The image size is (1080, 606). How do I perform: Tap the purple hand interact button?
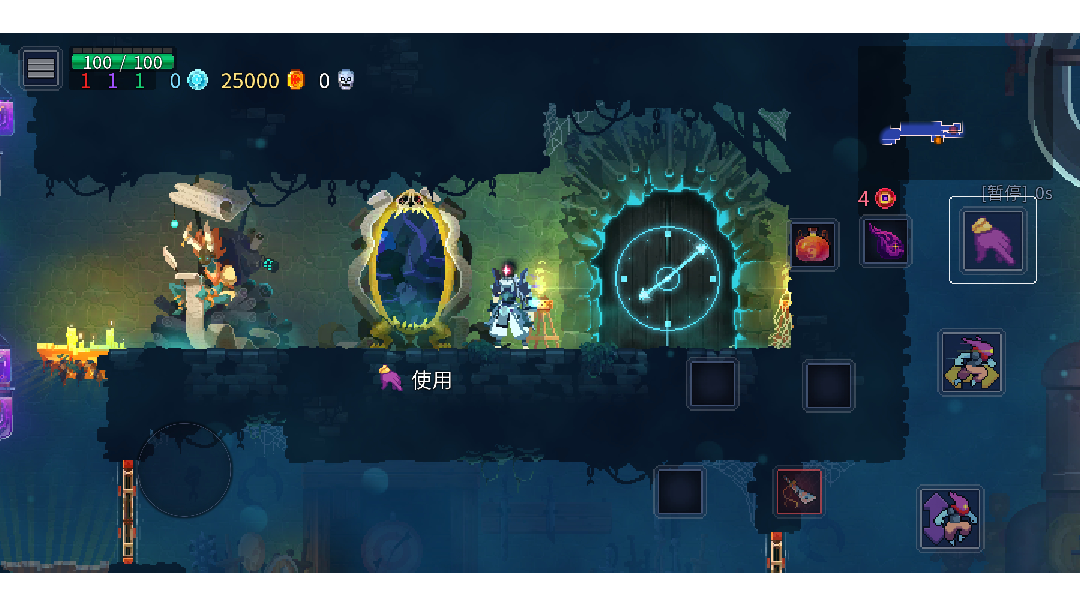[992, 240]
